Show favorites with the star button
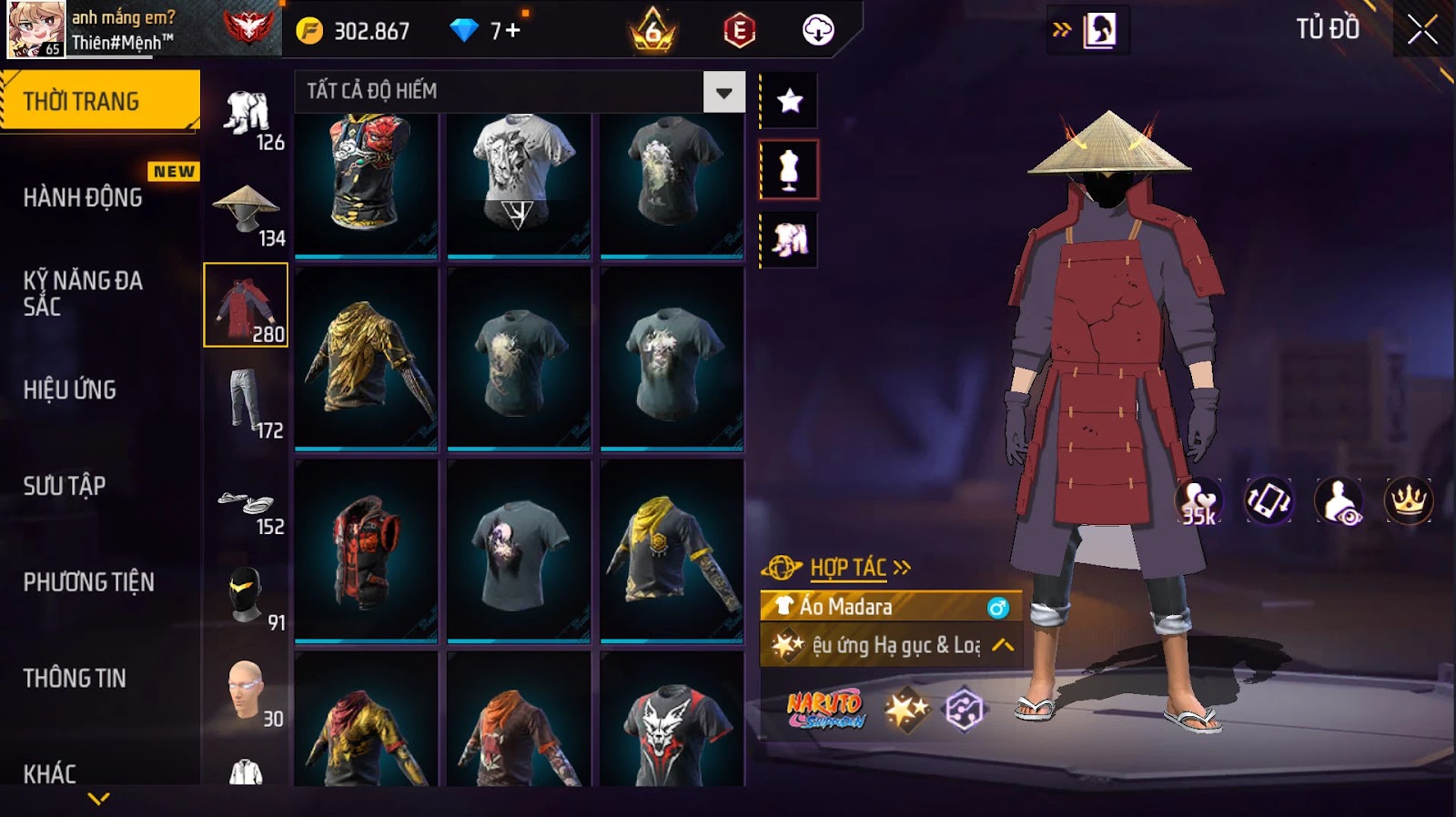The image size is (1456, 817). pos(789,100)
